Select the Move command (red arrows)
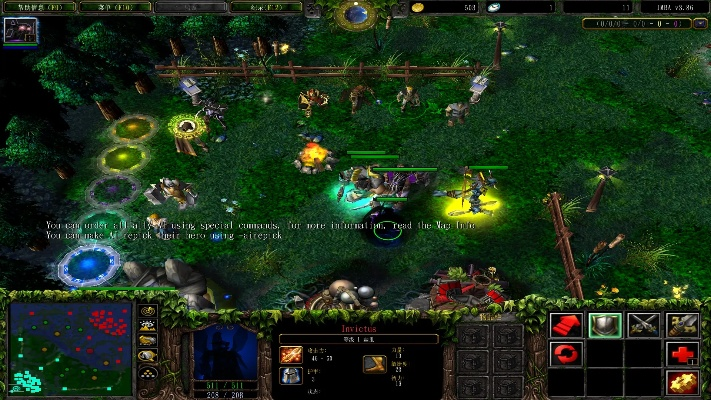 567,324
